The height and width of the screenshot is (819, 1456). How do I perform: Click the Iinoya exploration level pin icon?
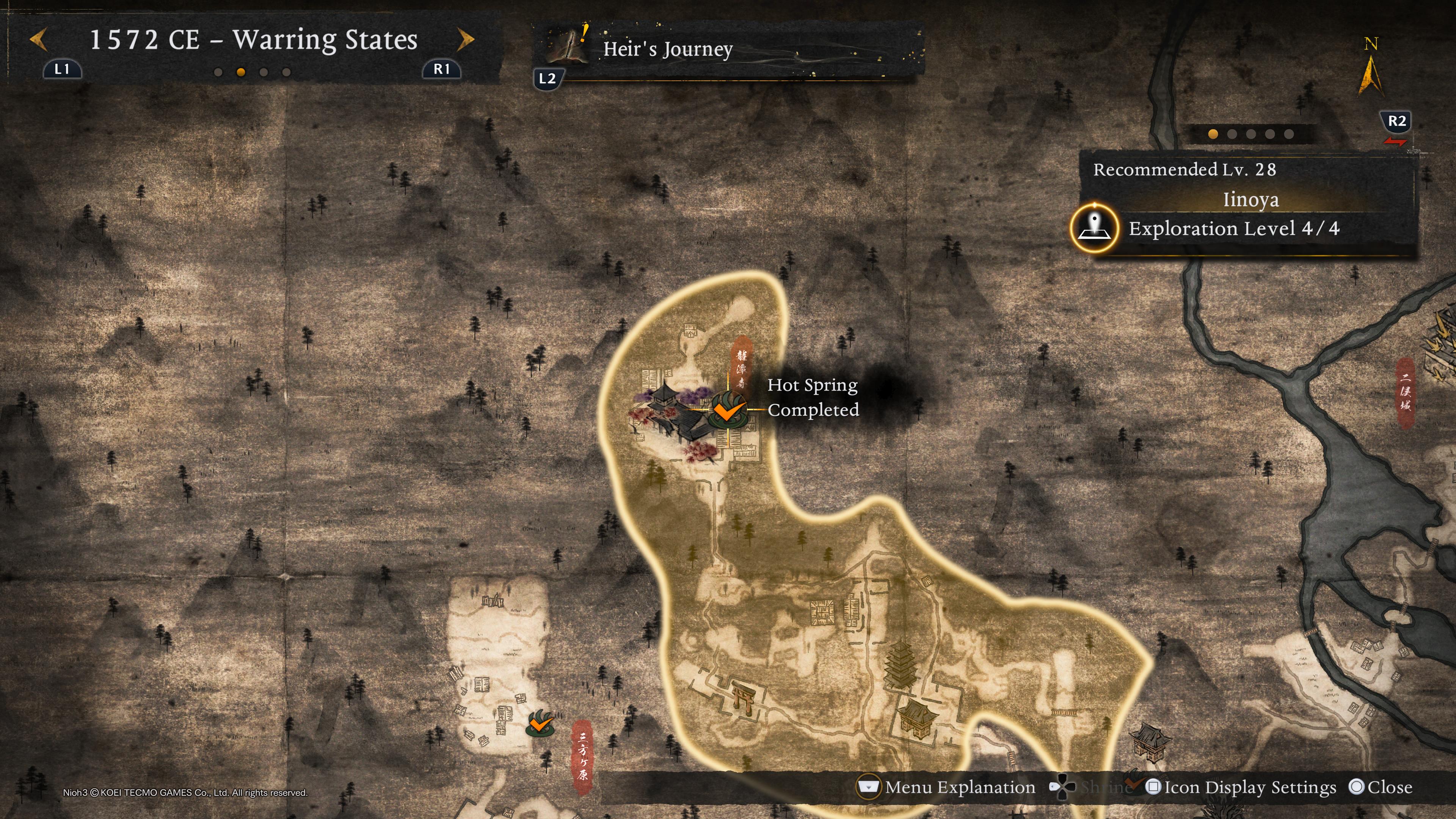point(1094,228)
